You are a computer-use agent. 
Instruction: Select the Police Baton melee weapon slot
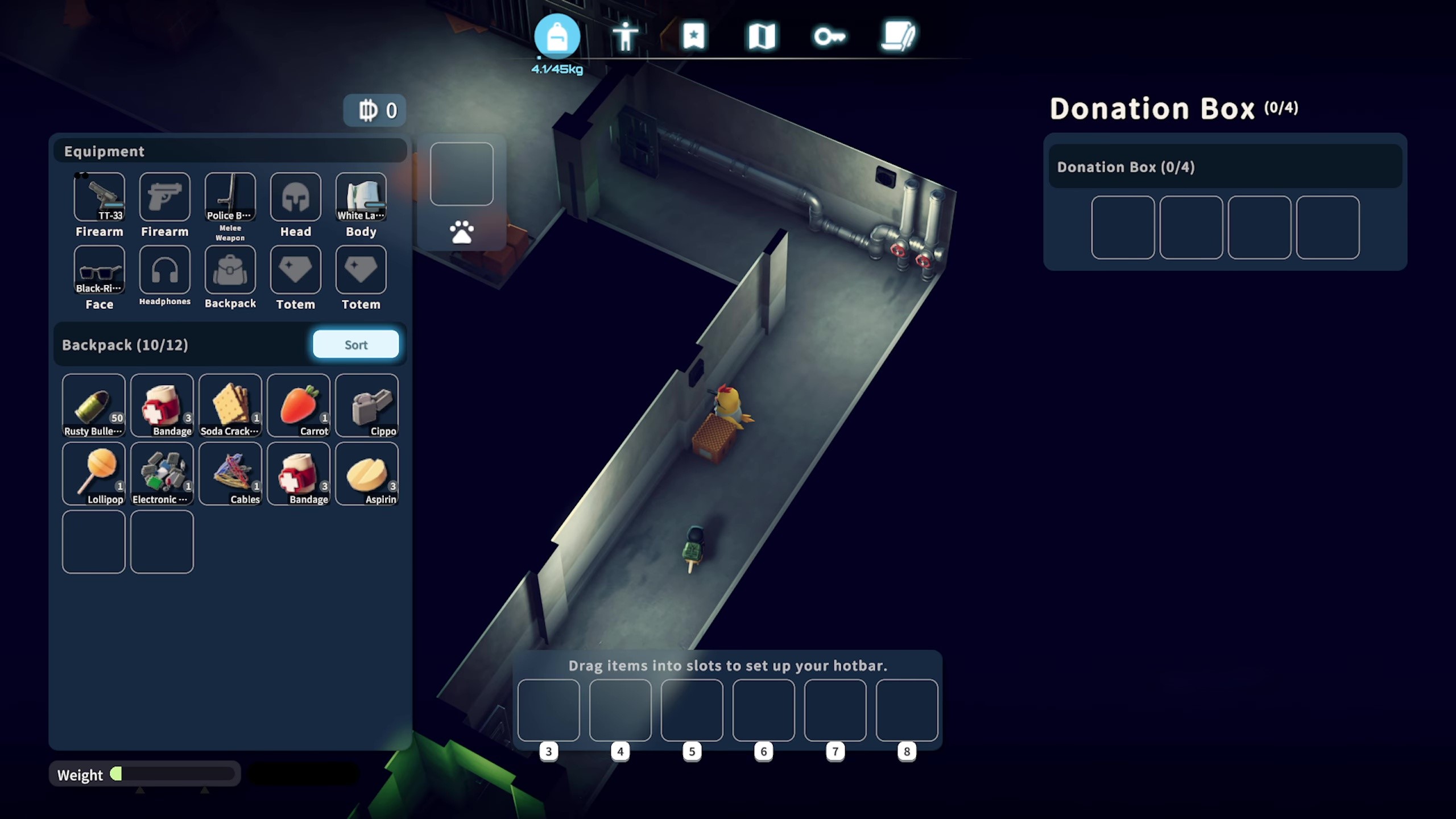(x=230, y=197)
